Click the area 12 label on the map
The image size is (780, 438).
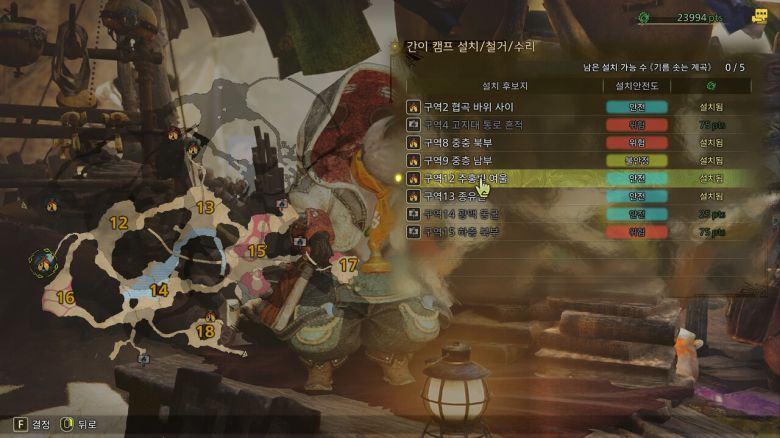coord(118,223)
